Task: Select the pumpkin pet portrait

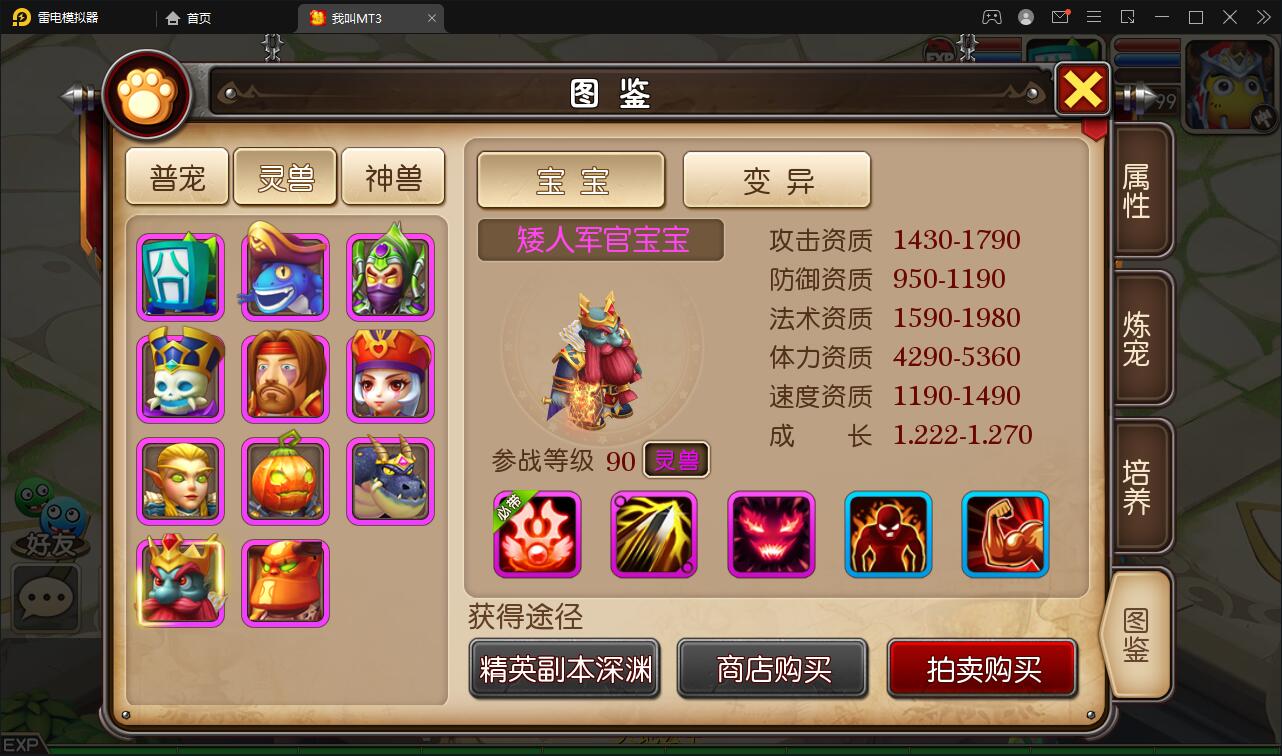Action: click(285, 480)
